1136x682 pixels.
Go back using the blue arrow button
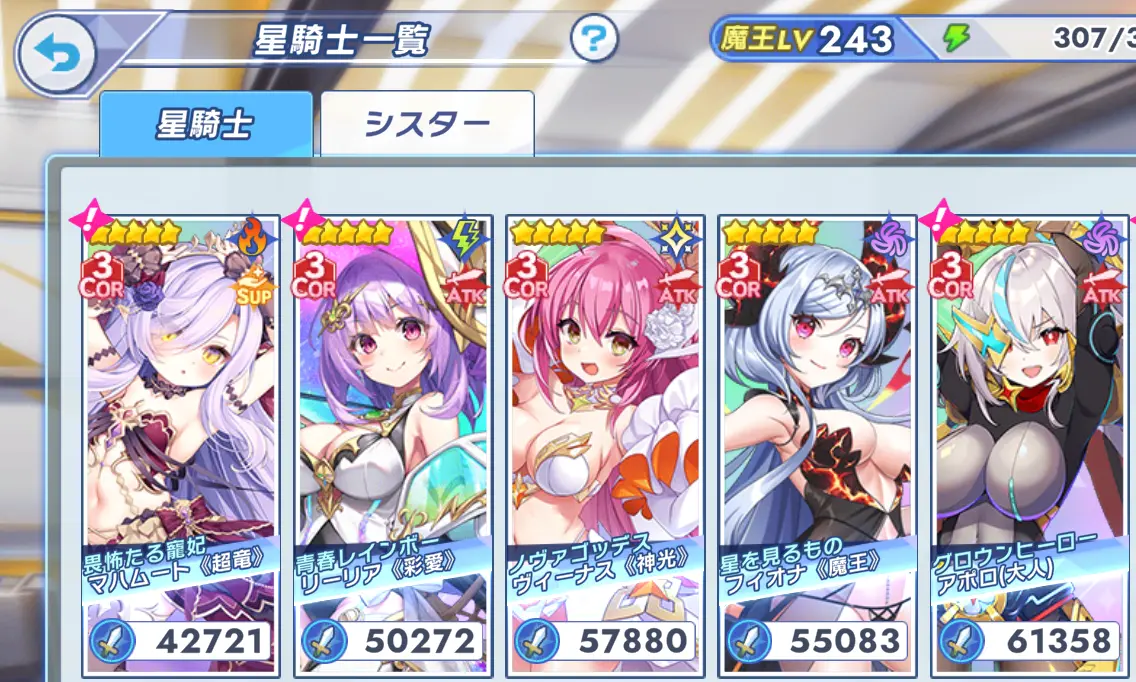coord(54,52)
